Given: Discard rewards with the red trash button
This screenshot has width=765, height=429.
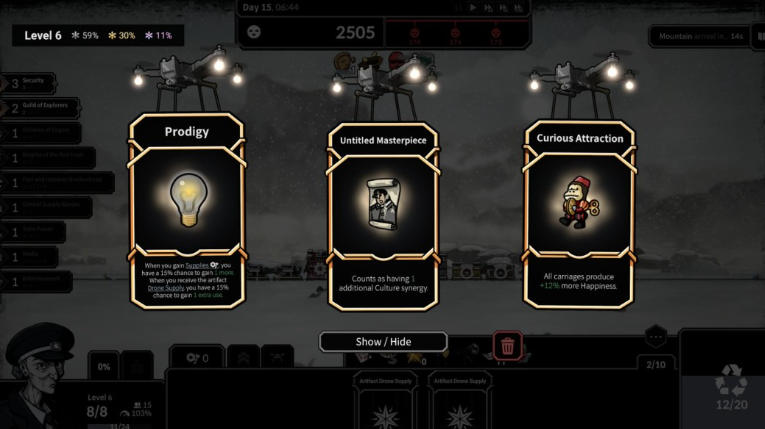Looking at the screenshot, I should pyautogui.click(x=507, y=346).
